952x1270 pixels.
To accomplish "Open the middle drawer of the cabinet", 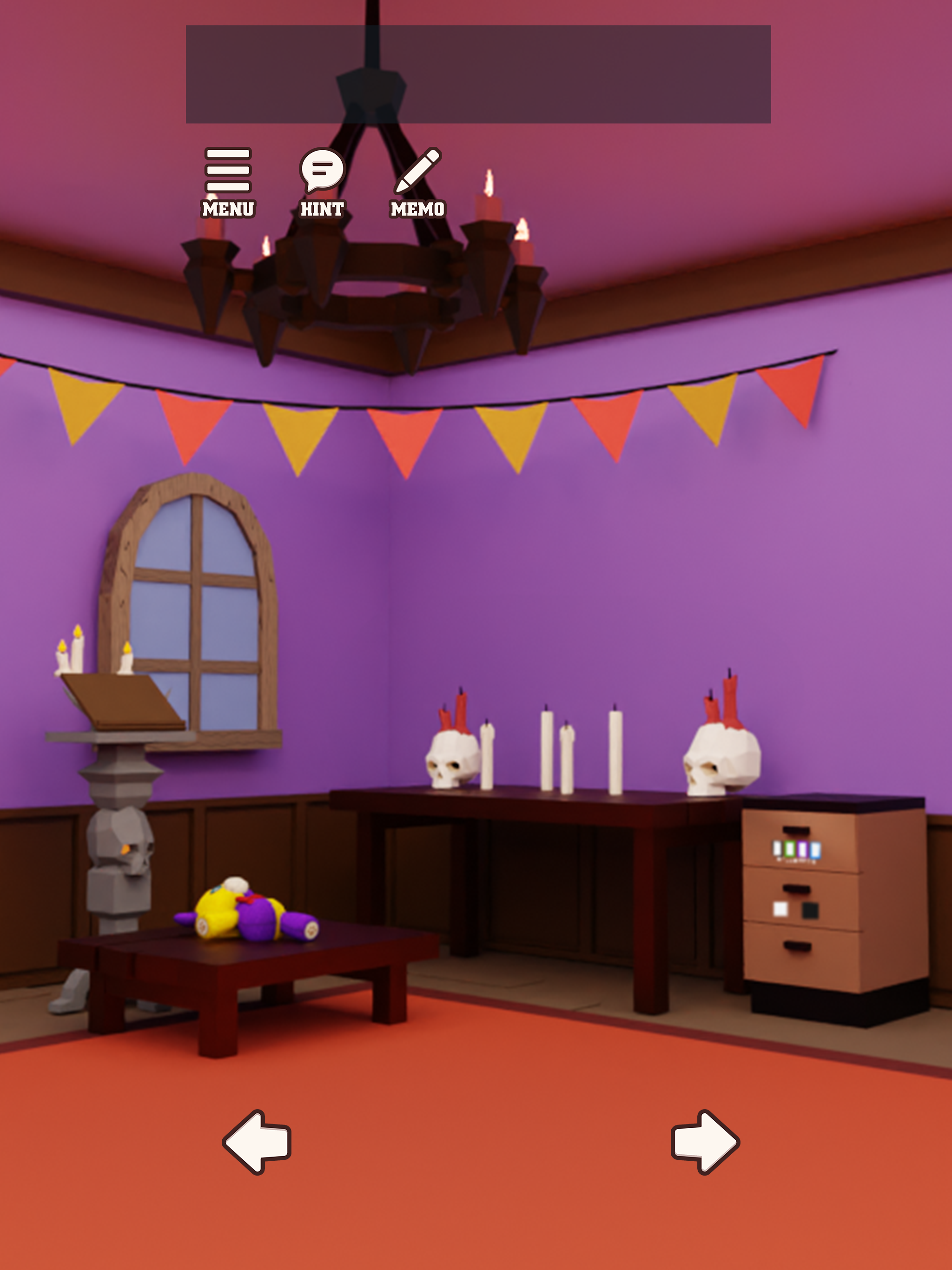I will pyautogui.click(x=796, y=889).
